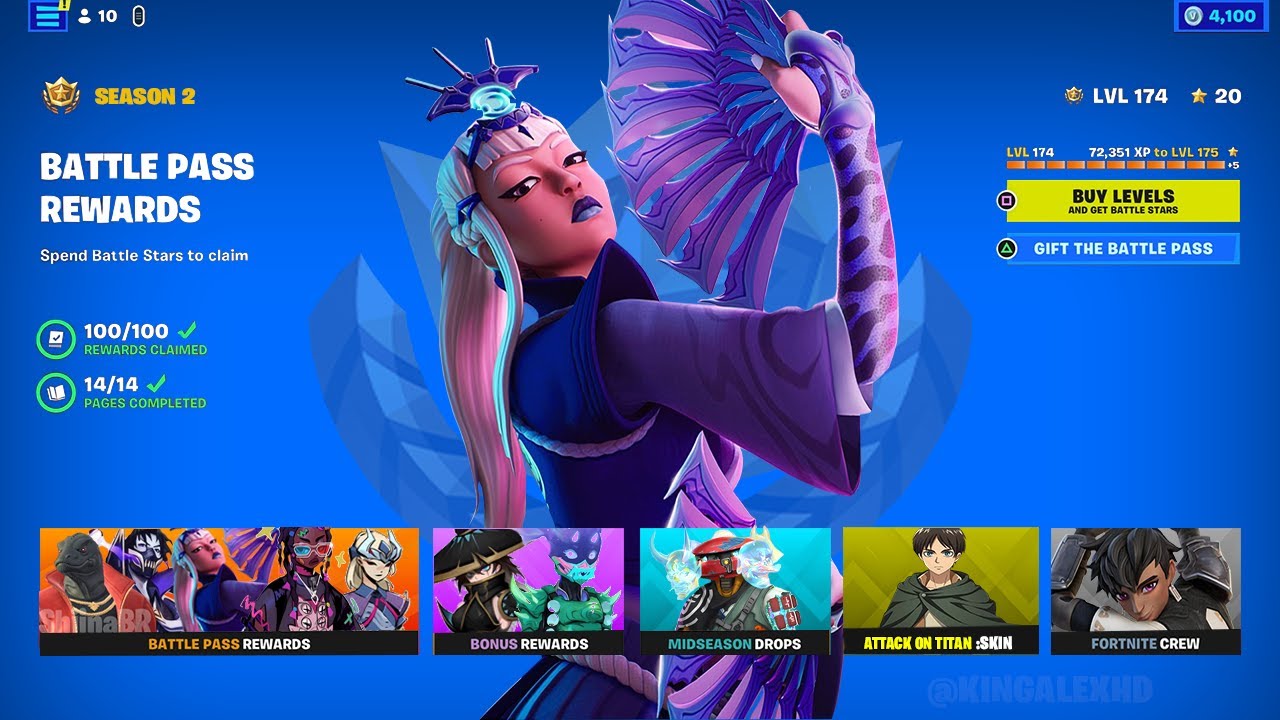Switch to the Bonus Rewards tab
The image size is (1280, 720).
[526, 590]
